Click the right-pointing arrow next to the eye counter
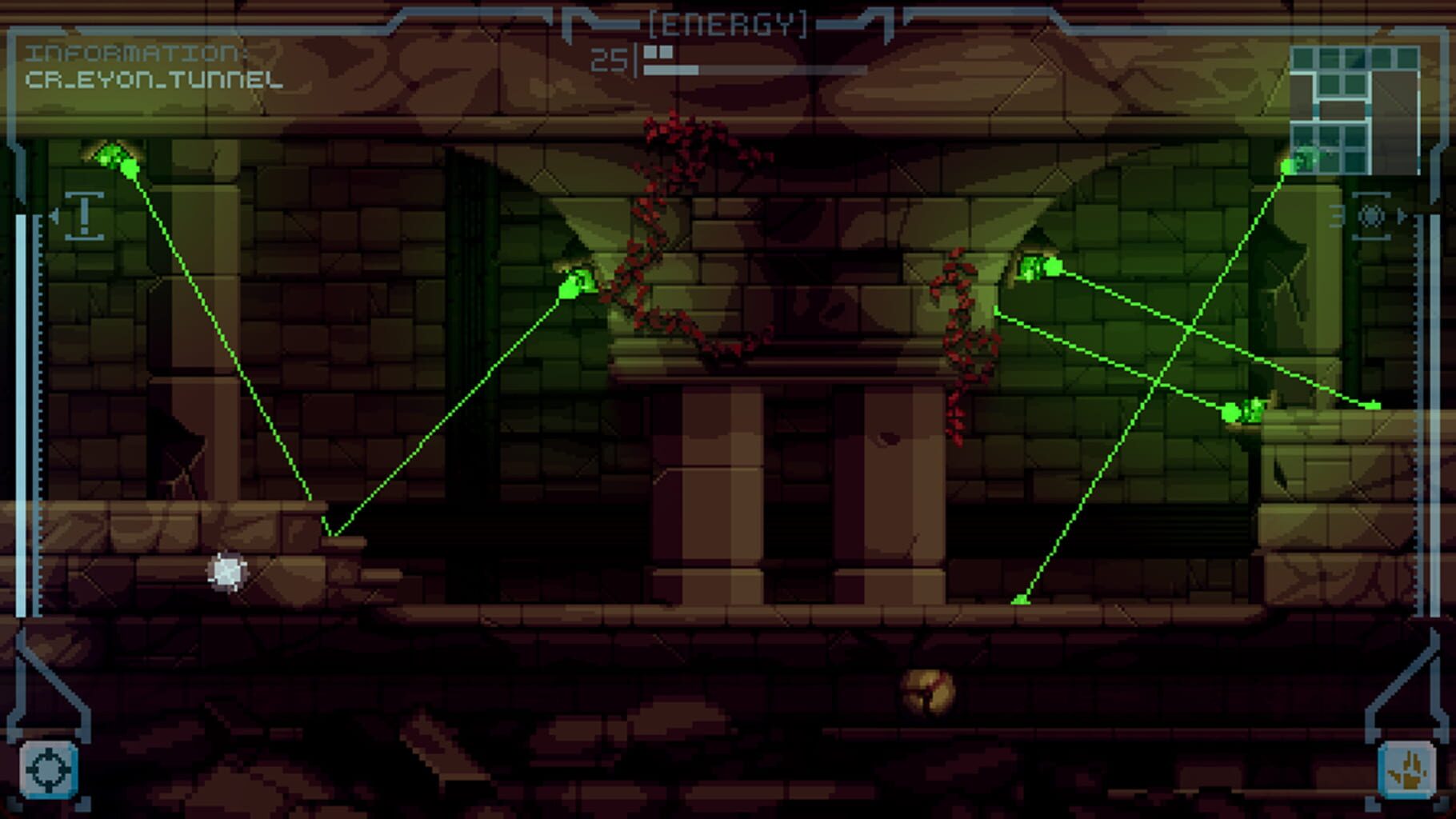 1398,214
